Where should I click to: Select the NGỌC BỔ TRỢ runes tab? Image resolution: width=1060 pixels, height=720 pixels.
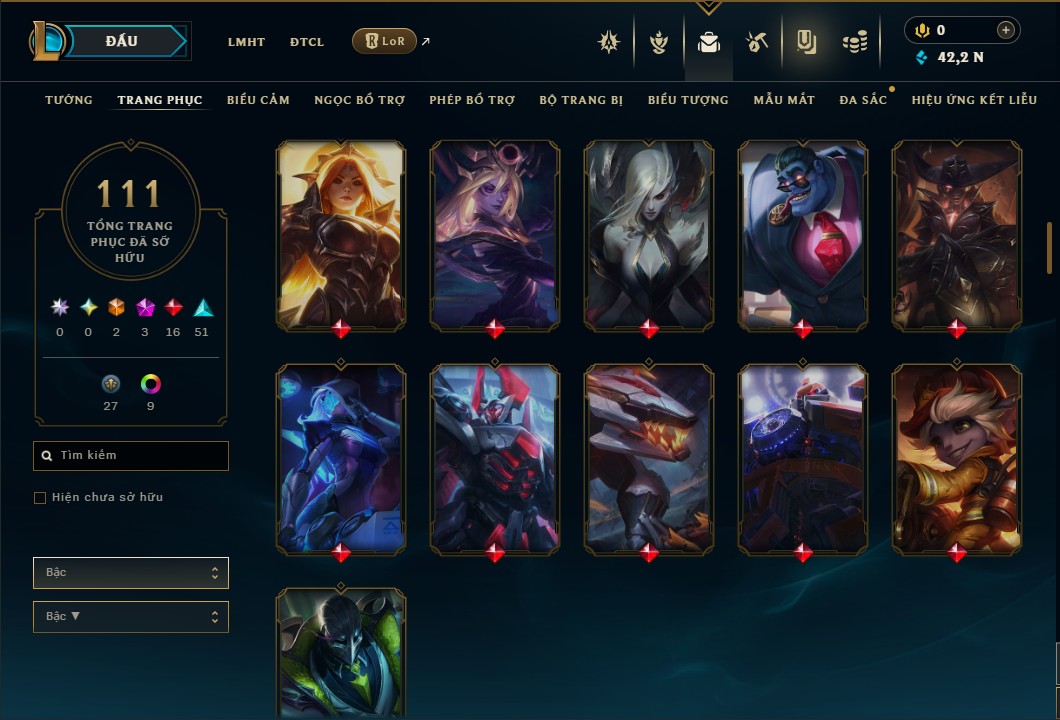(x=359, y=100)
